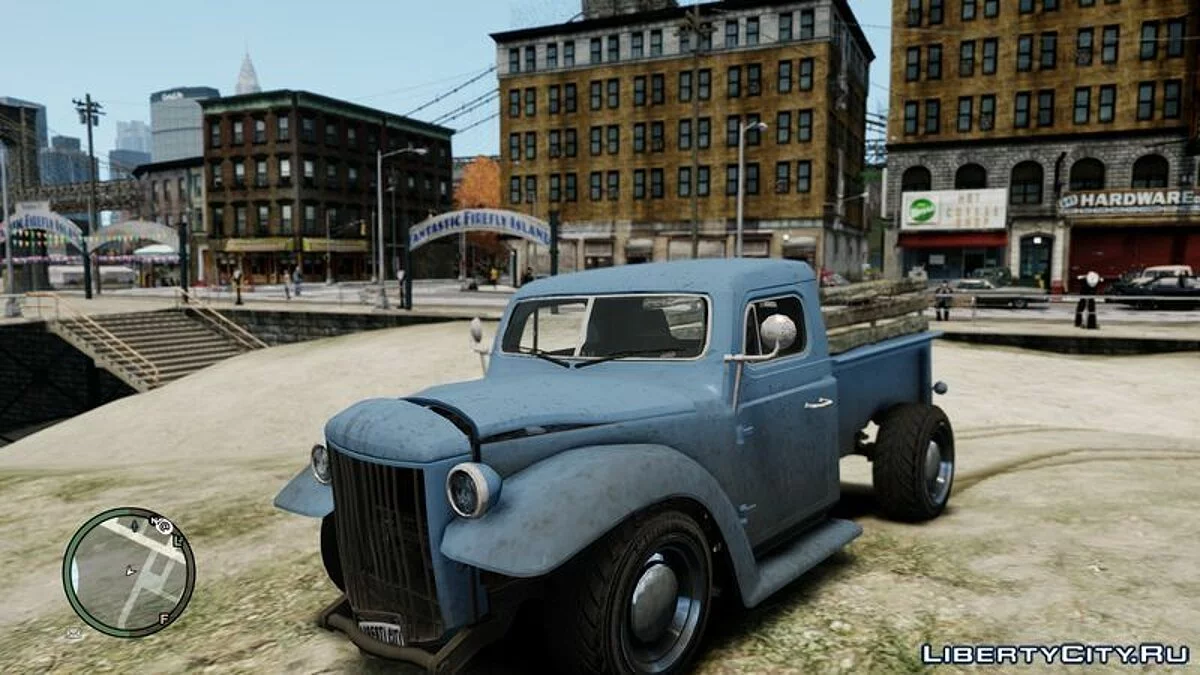Click the circular radar minimap
The height and width of the screenshot is (675, 1200).
click(128, 572)
